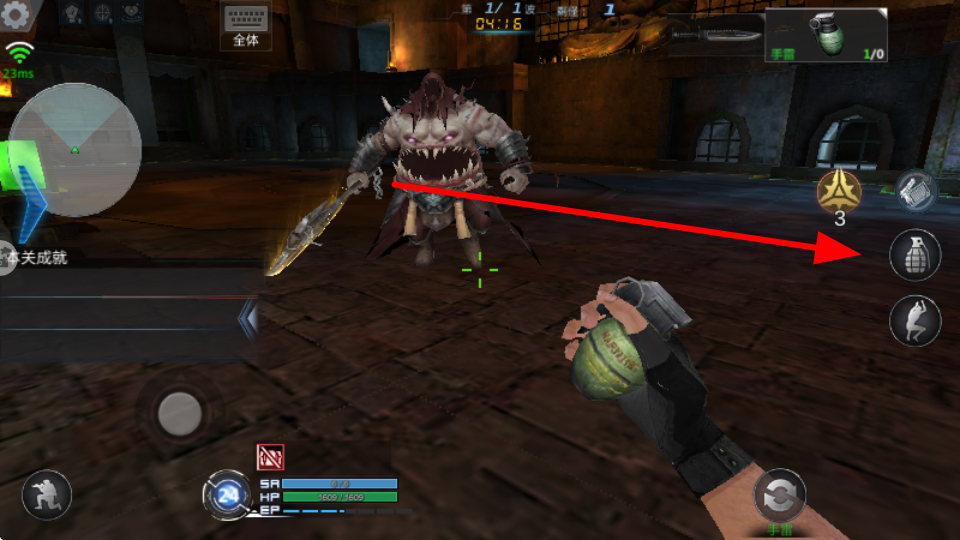Throw a grenade with the grenade button
960x540 pixels.
pos(915,255)
